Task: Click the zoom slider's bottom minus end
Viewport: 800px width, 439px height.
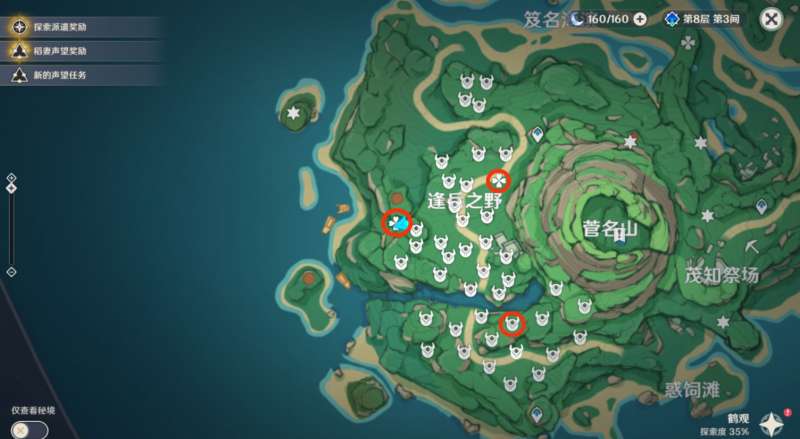Action: [11, 272]
